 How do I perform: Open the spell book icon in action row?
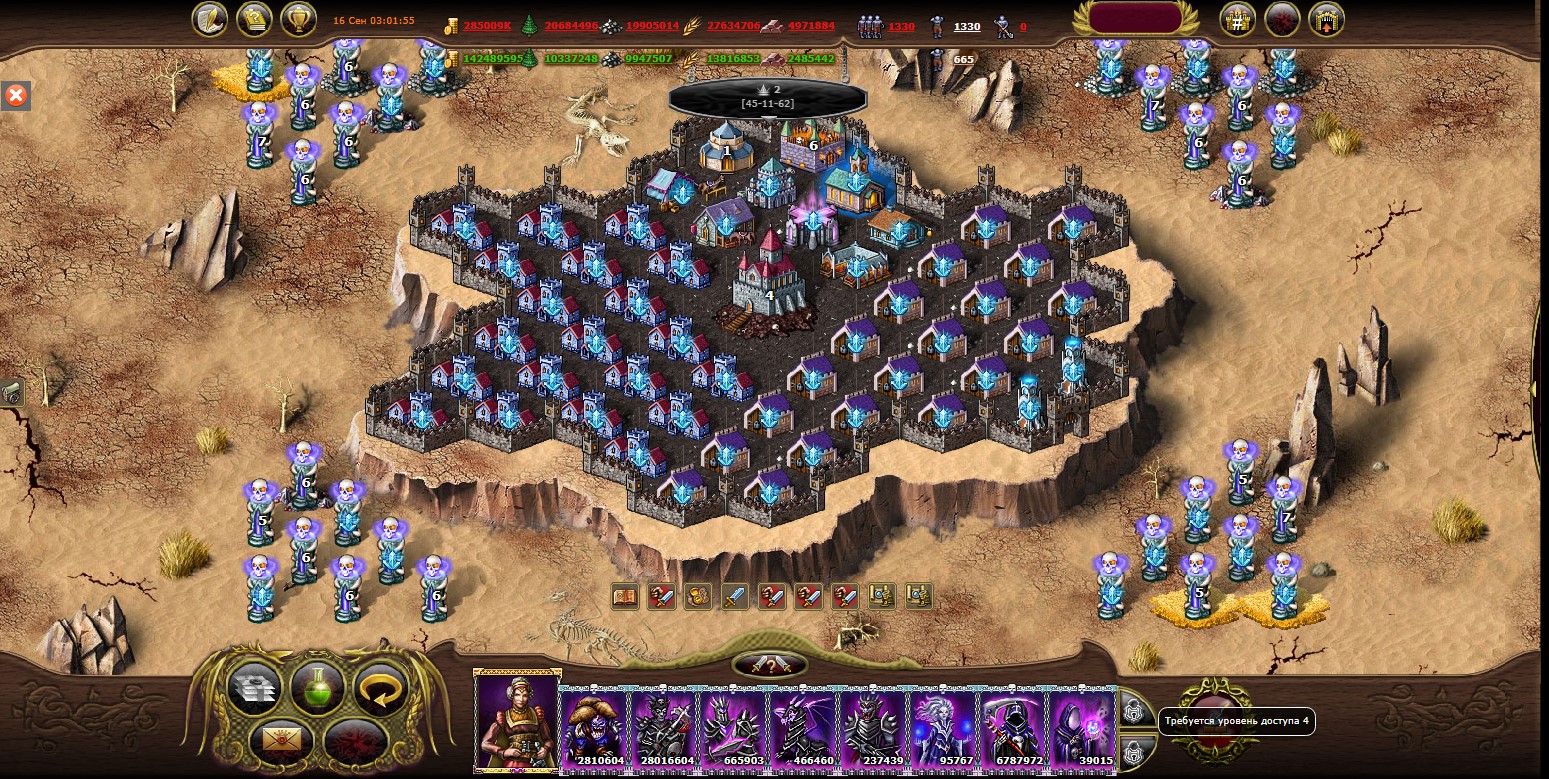click(x=625, y=597)
